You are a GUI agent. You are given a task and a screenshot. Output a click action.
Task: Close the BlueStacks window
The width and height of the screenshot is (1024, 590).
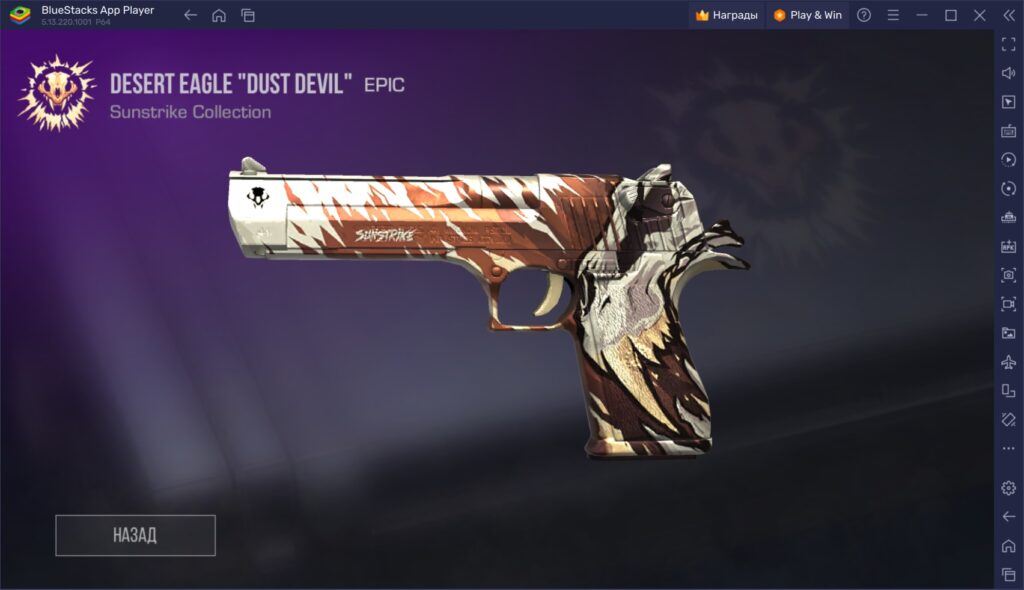coord(980,15)
